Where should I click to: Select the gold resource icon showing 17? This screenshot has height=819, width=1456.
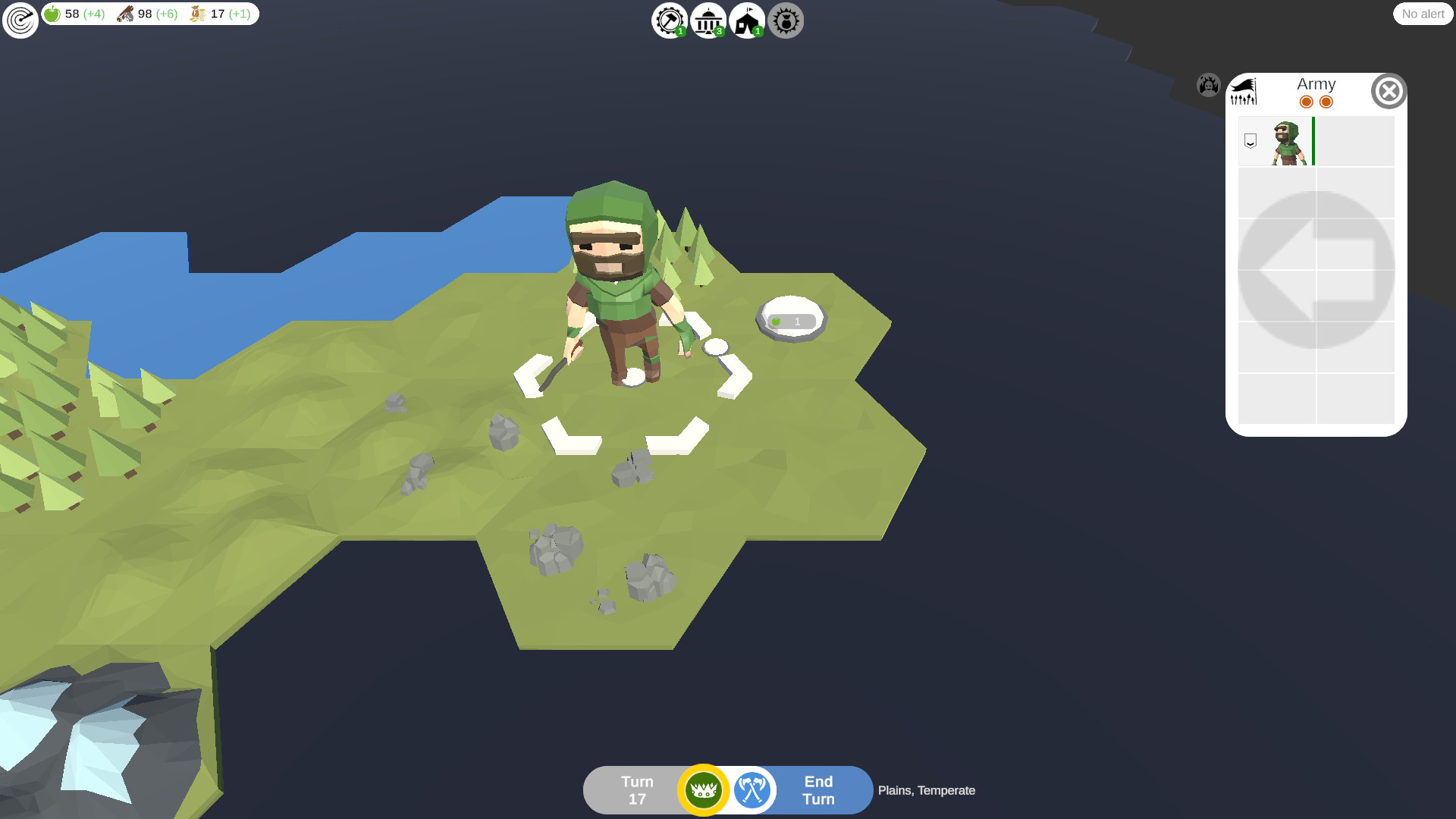(197, 13)
